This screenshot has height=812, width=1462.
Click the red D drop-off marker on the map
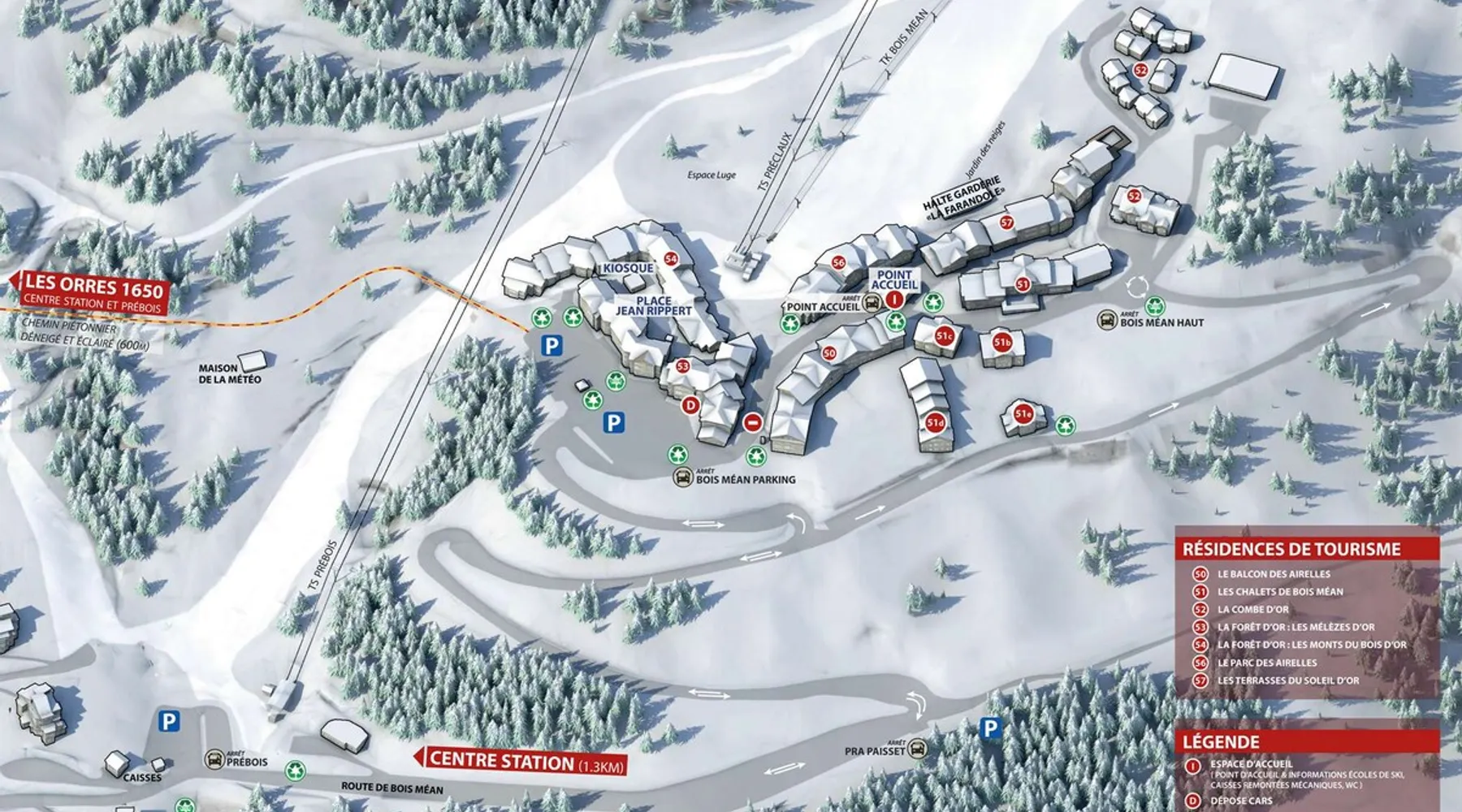(x=690, y=404)
